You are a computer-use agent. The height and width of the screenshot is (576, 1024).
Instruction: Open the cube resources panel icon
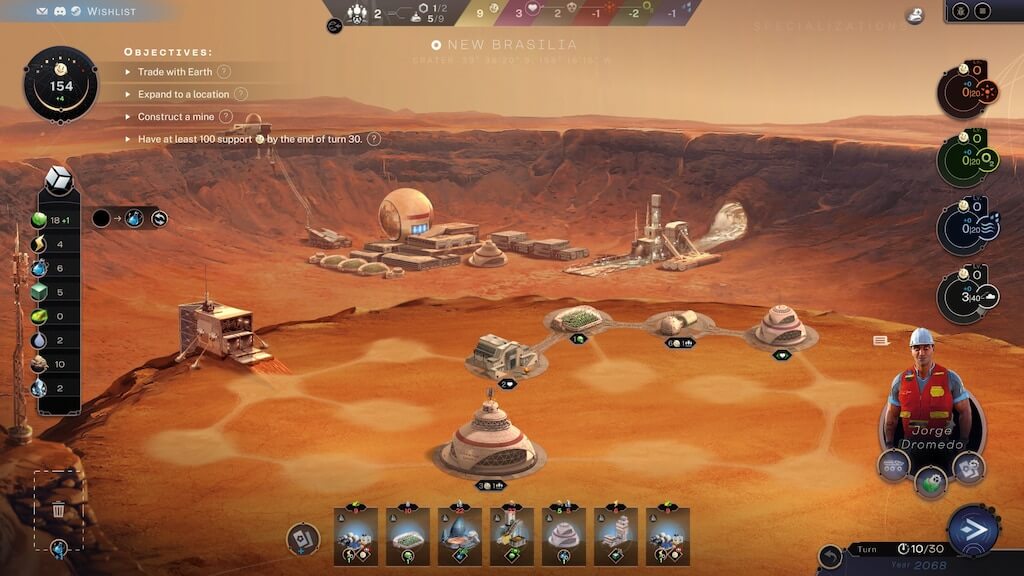click(59, 182)
